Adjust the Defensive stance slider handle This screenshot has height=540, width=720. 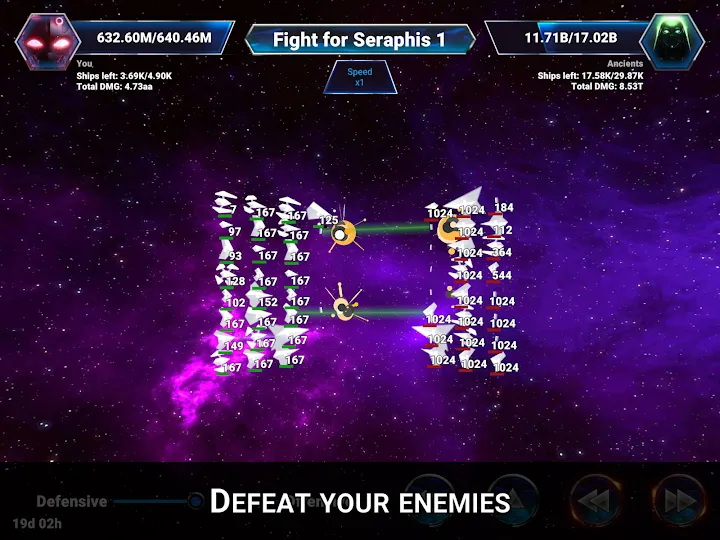(196, 500)
